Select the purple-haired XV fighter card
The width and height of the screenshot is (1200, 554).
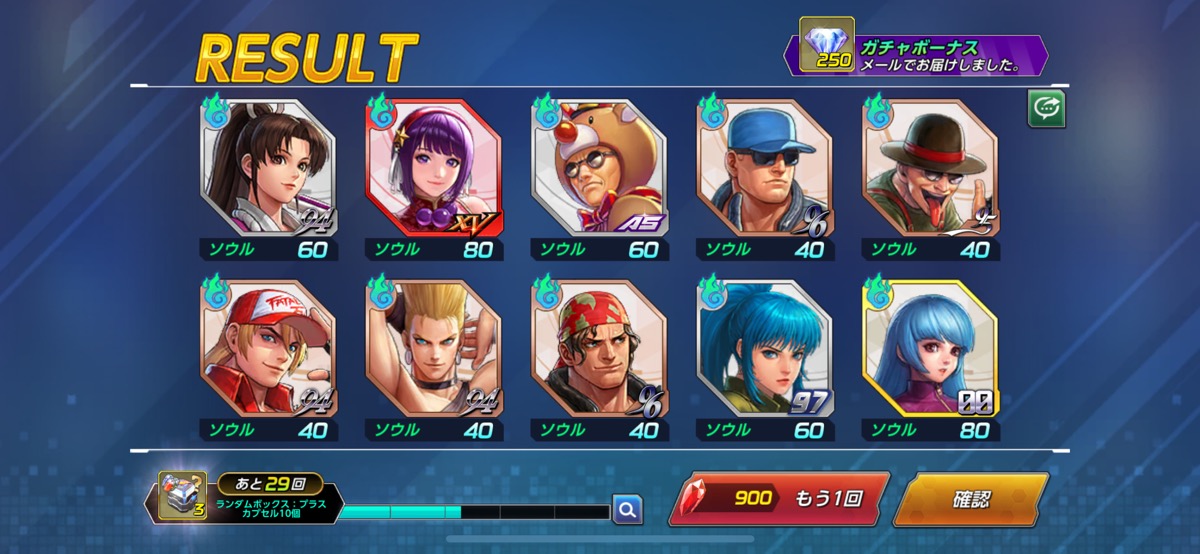(x=434, y=167)
